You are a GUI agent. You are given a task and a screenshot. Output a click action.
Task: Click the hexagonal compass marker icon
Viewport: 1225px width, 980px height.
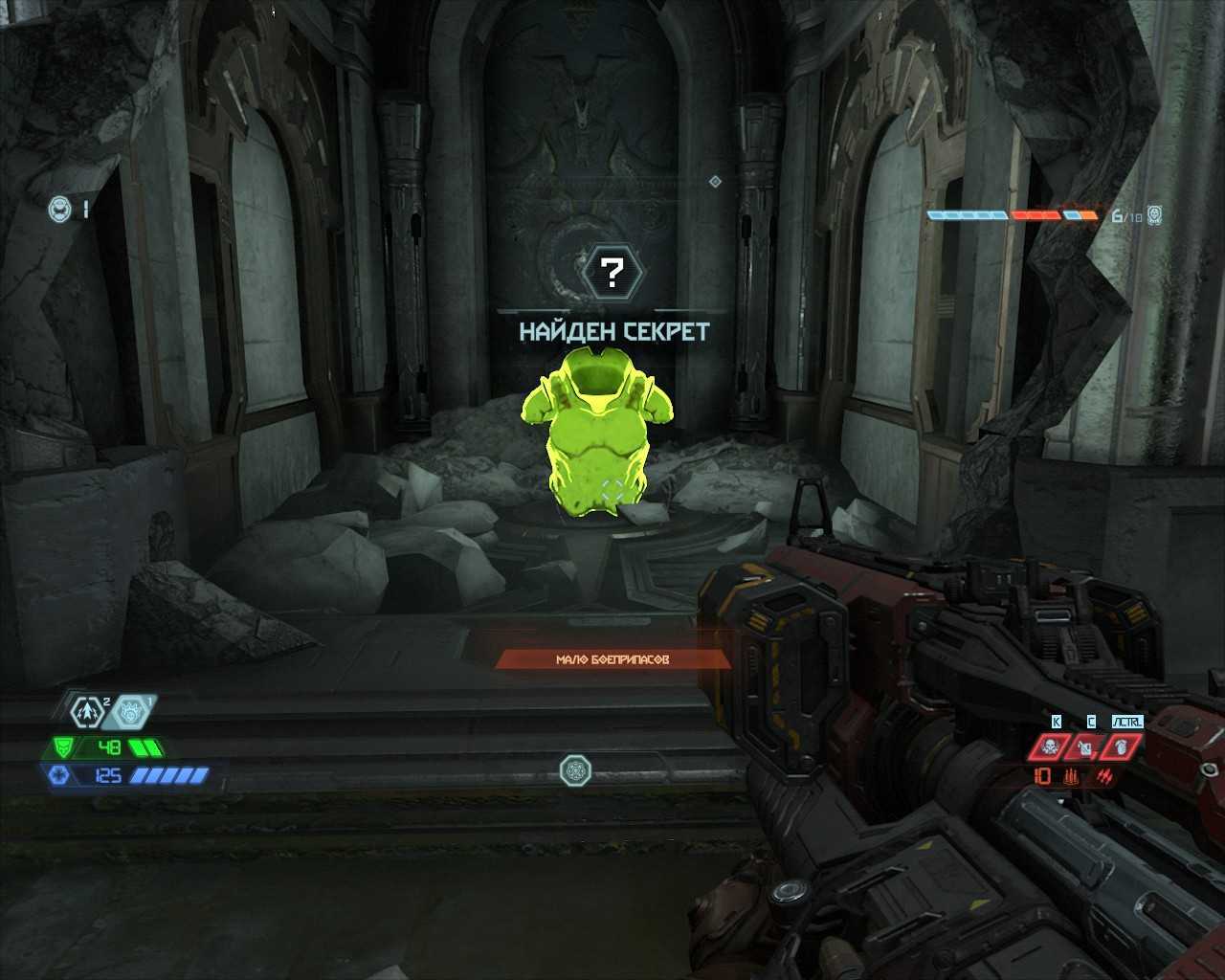(x=574, y=769)
